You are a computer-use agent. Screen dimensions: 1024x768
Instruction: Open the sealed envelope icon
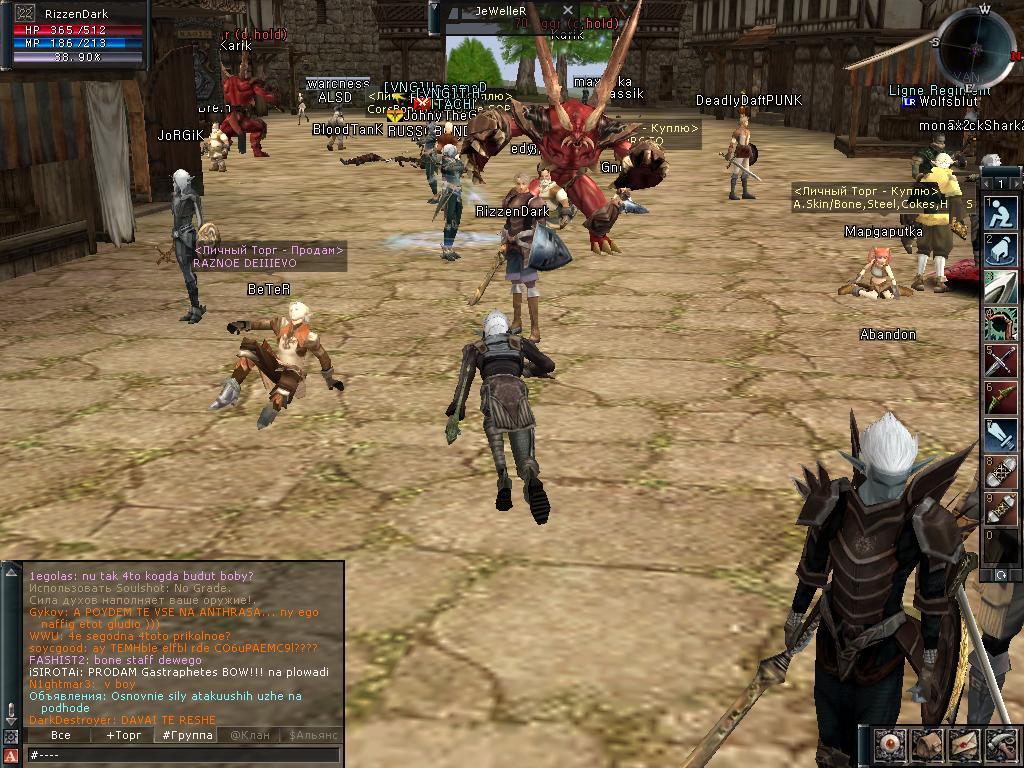coord(963,745)
